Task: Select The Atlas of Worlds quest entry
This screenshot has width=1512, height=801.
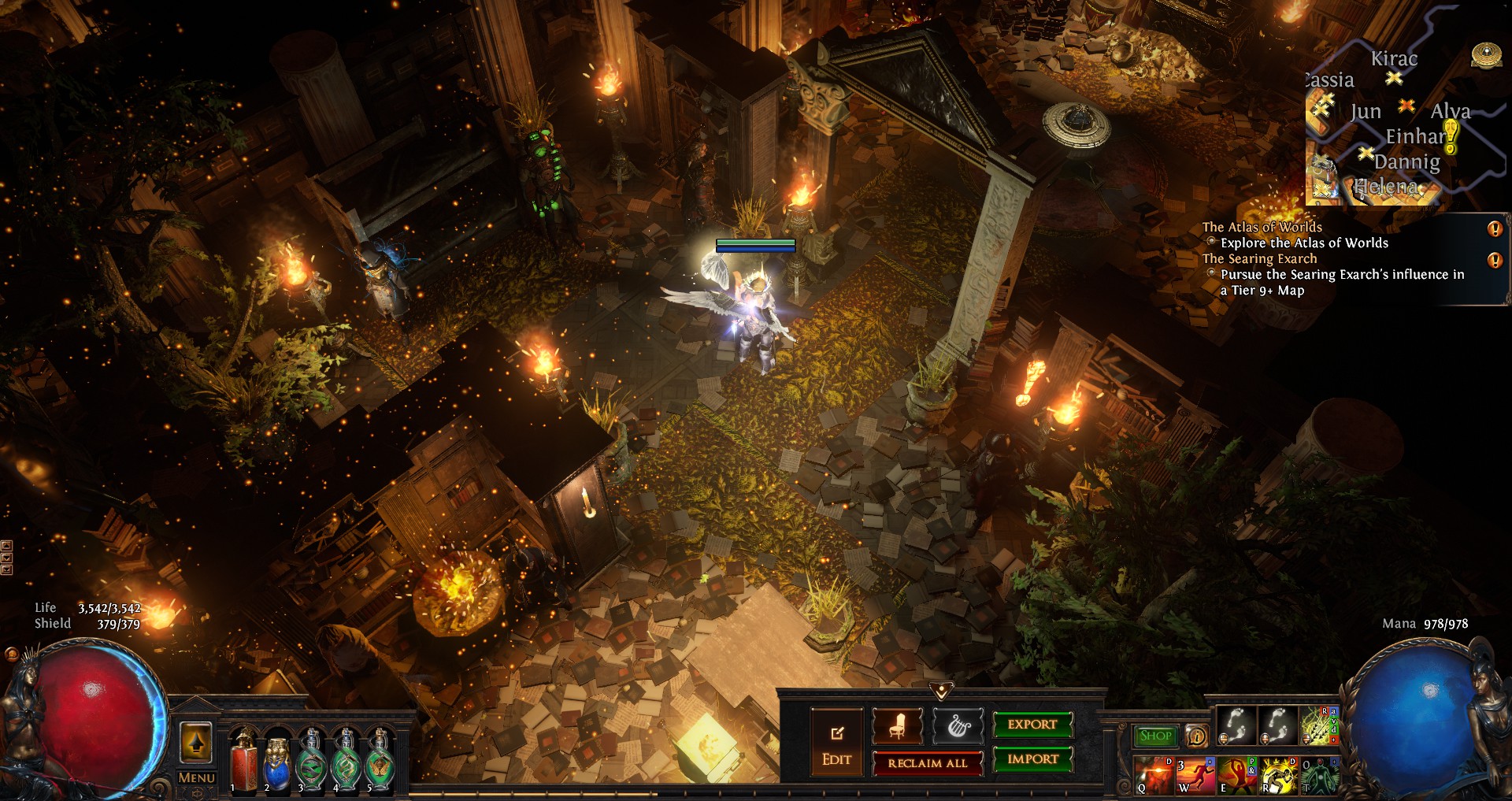Action: pos(1262,227)
